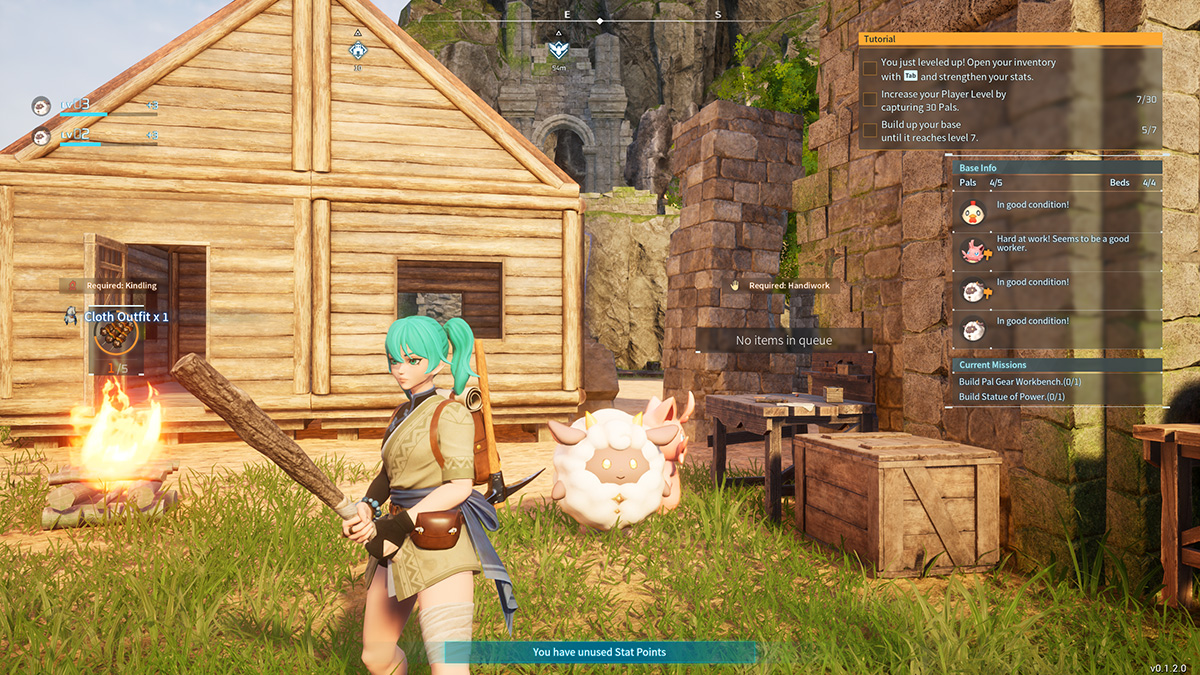Select the chicken Pal in Base Info
This screenshot has width=1200, height=675.
point(971,212)
